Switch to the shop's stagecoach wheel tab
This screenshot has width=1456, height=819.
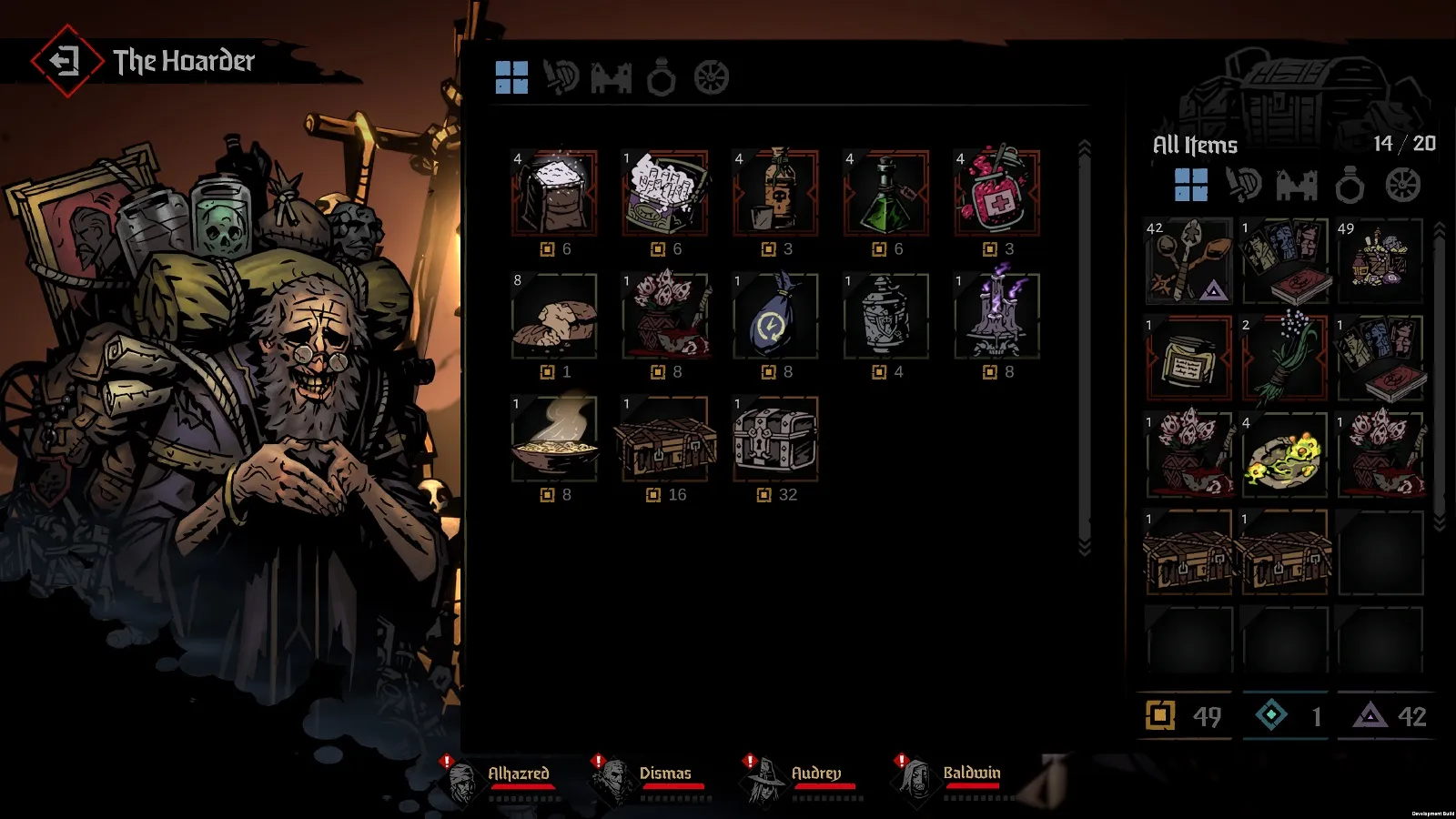tap(712, 78)
